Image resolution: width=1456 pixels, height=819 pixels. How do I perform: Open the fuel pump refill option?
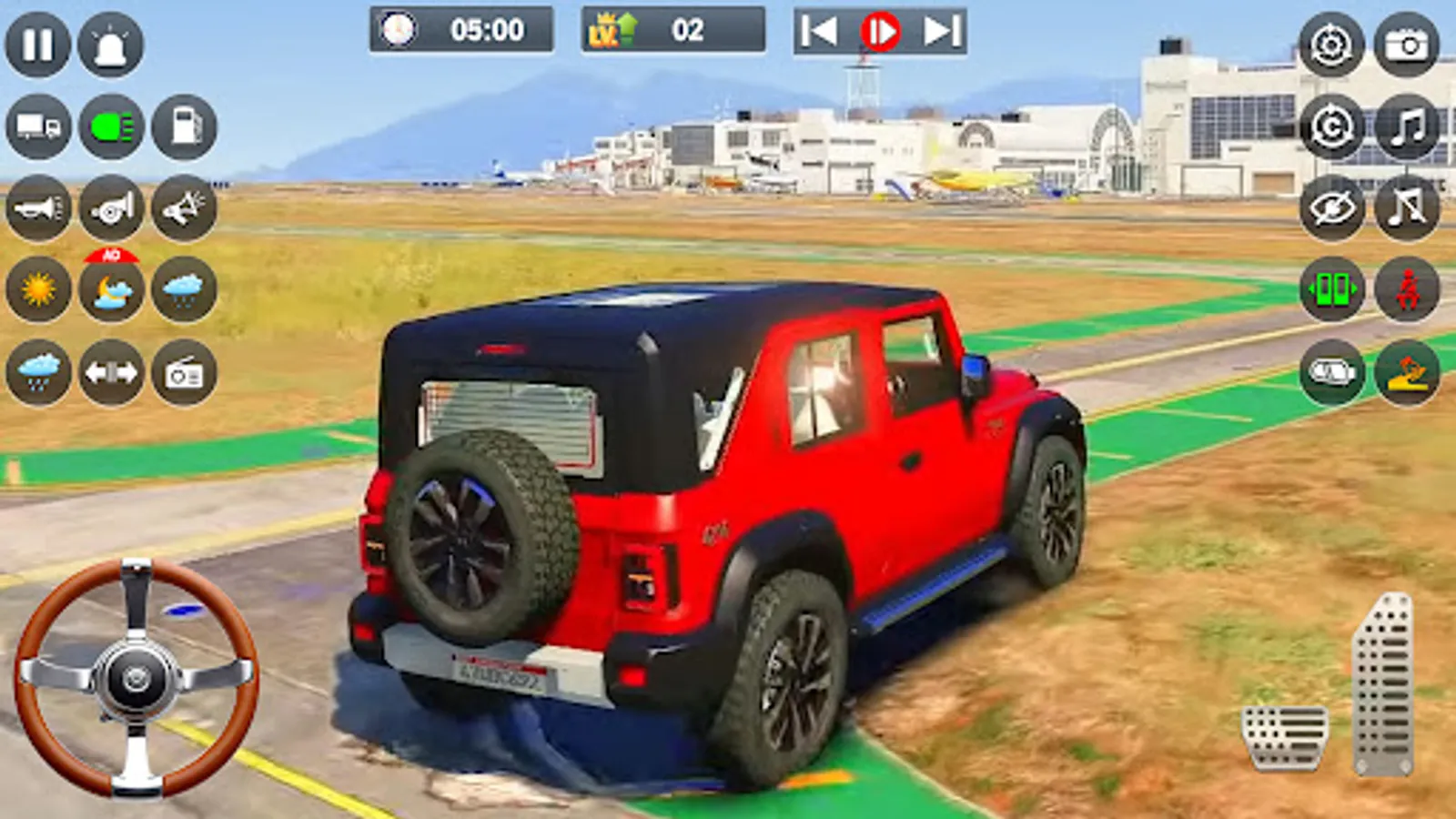[x=182, y=127]
